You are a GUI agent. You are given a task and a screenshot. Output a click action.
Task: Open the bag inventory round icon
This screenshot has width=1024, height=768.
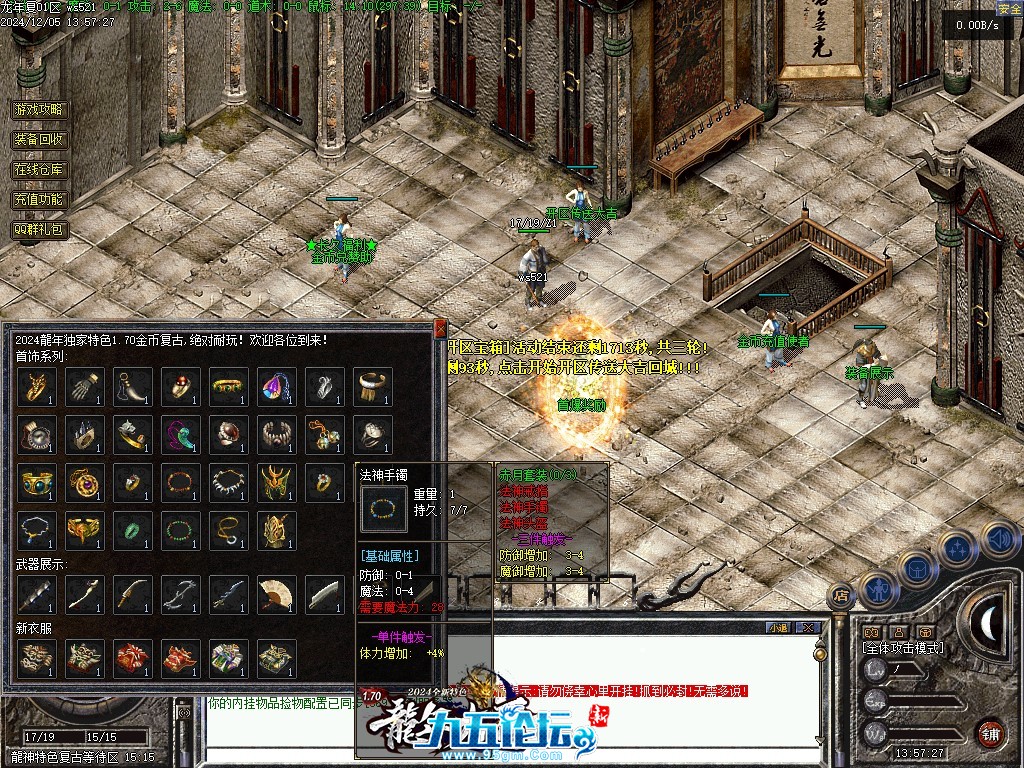pyautogui.click(x=916, y=567)
